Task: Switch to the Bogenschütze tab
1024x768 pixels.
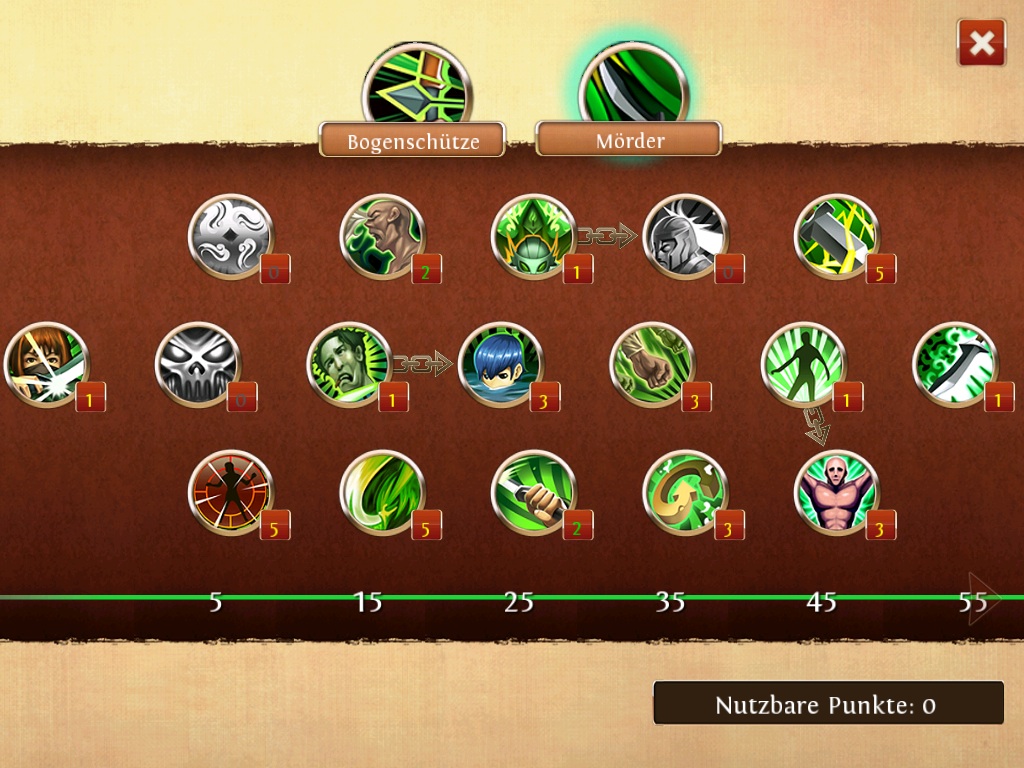Action: point(412,140)
